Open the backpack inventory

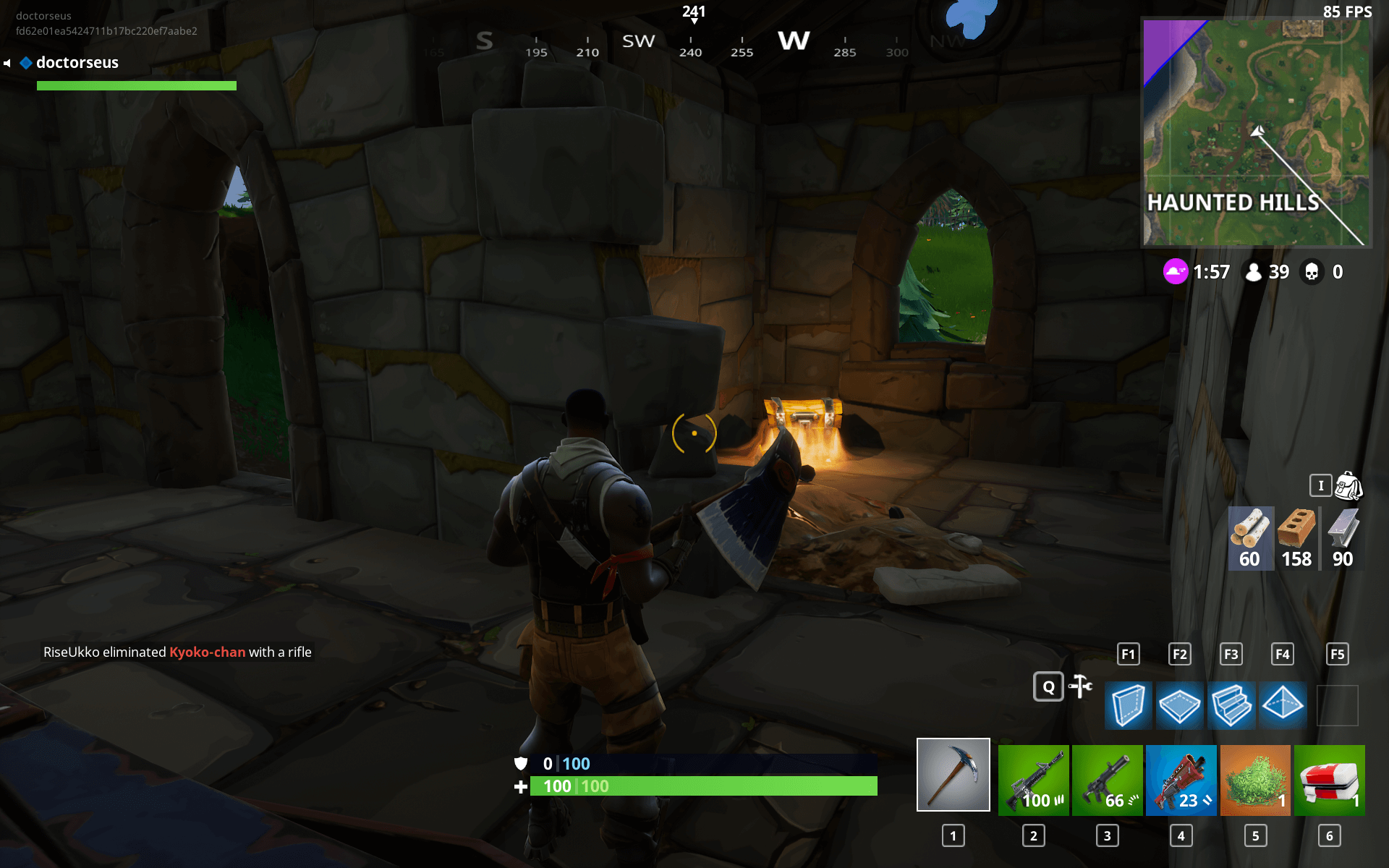pos(1348,486)
